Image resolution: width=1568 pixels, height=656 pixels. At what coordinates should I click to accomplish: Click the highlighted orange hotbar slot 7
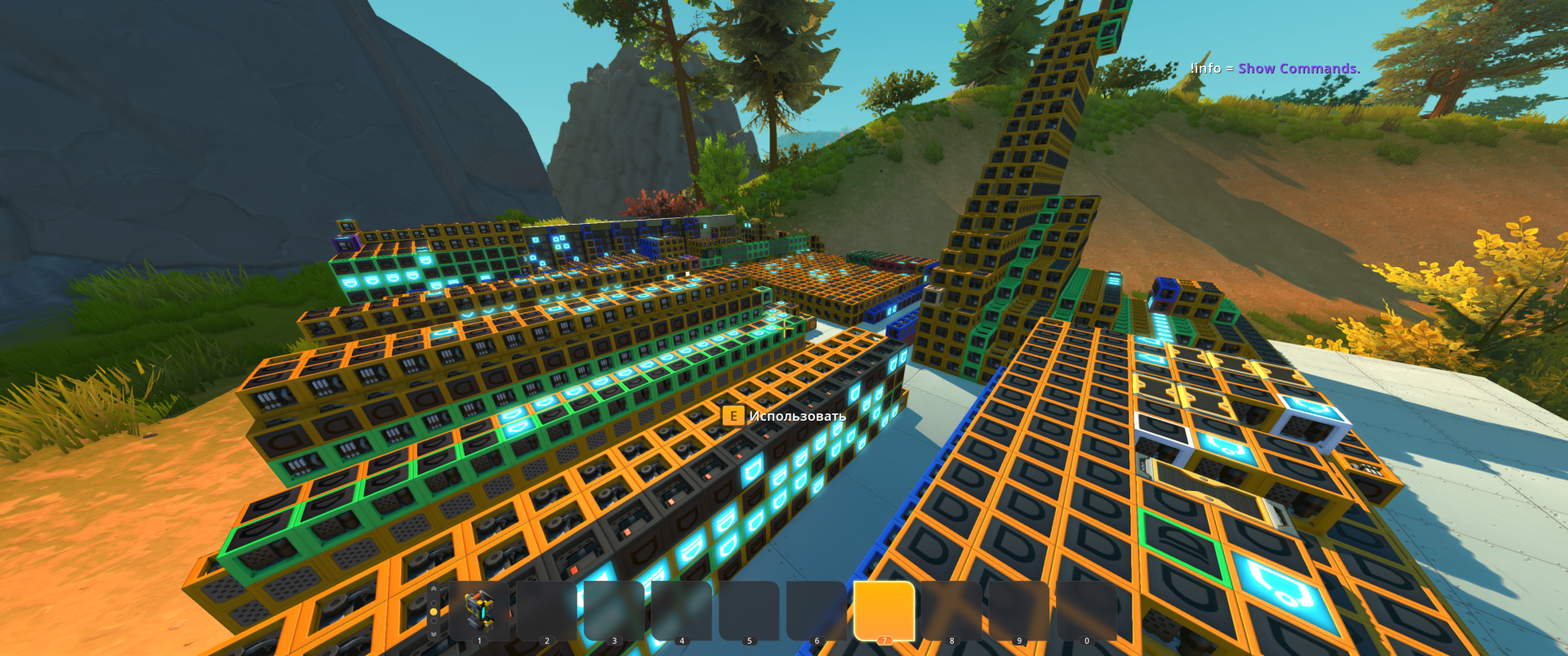(884, 610)
